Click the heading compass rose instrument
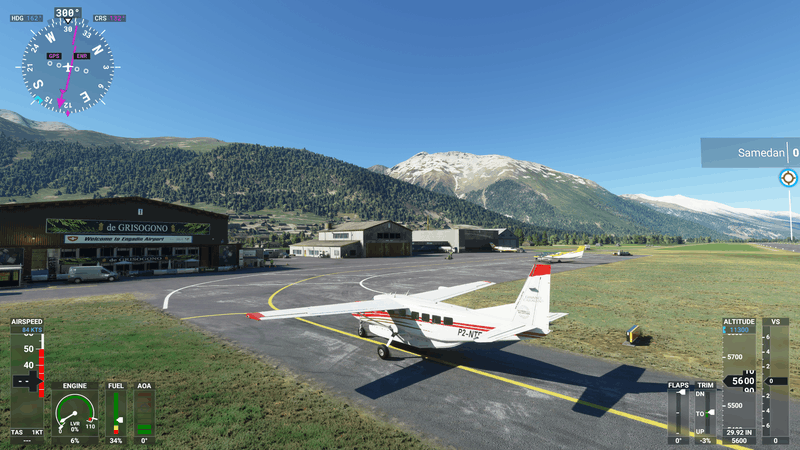 click(67, 66)
